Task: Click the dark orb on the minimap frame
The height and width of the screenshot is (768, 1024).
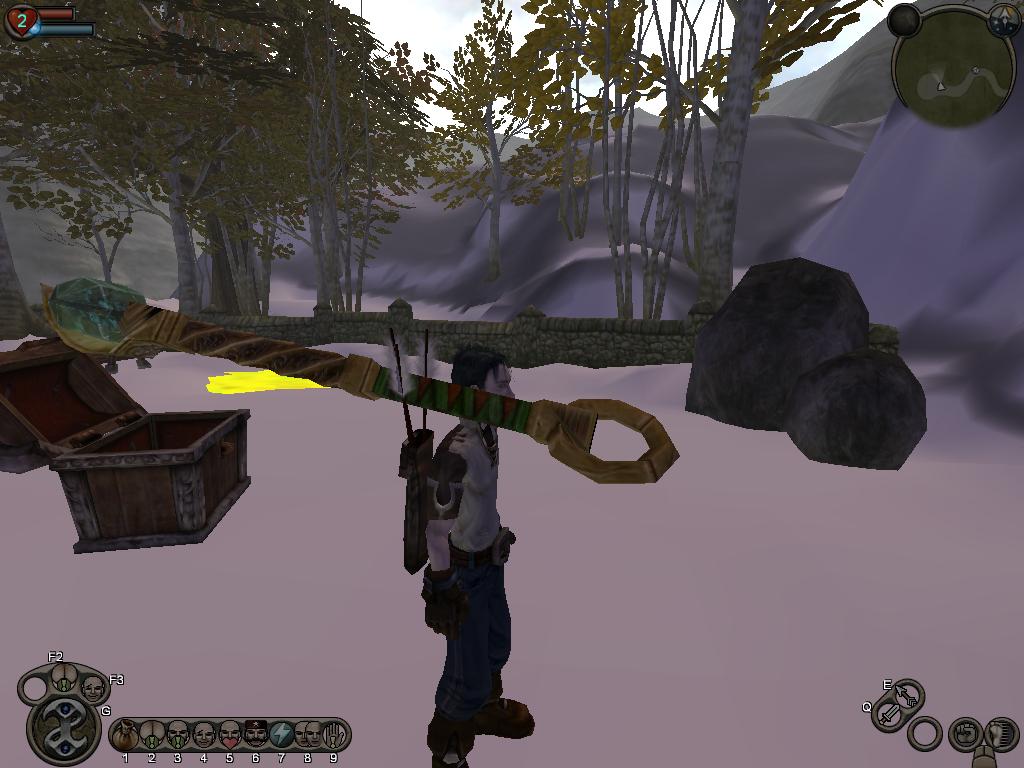Action: click(x=904, y=20)
